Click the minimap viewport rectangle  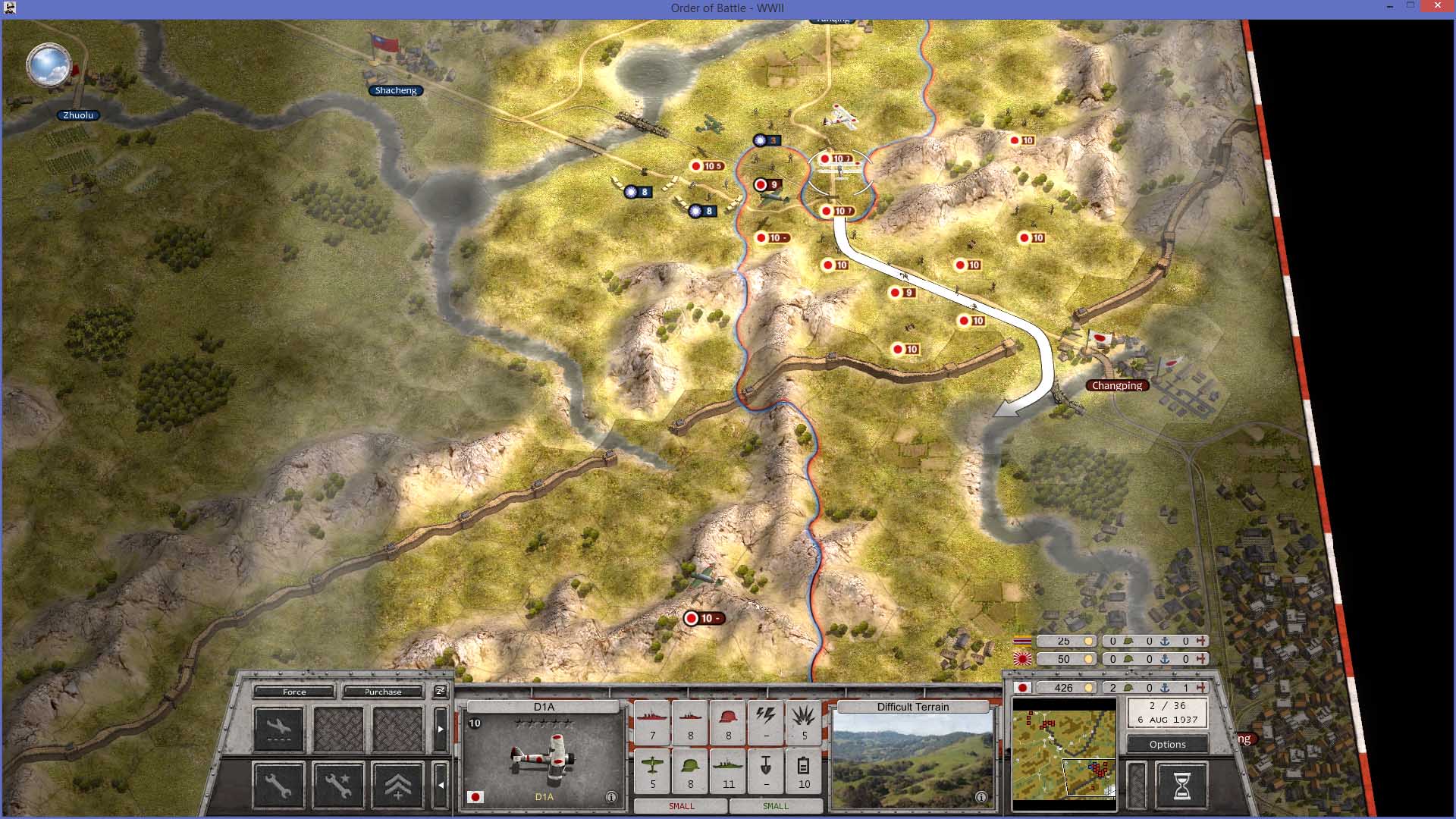[1089, 777]
